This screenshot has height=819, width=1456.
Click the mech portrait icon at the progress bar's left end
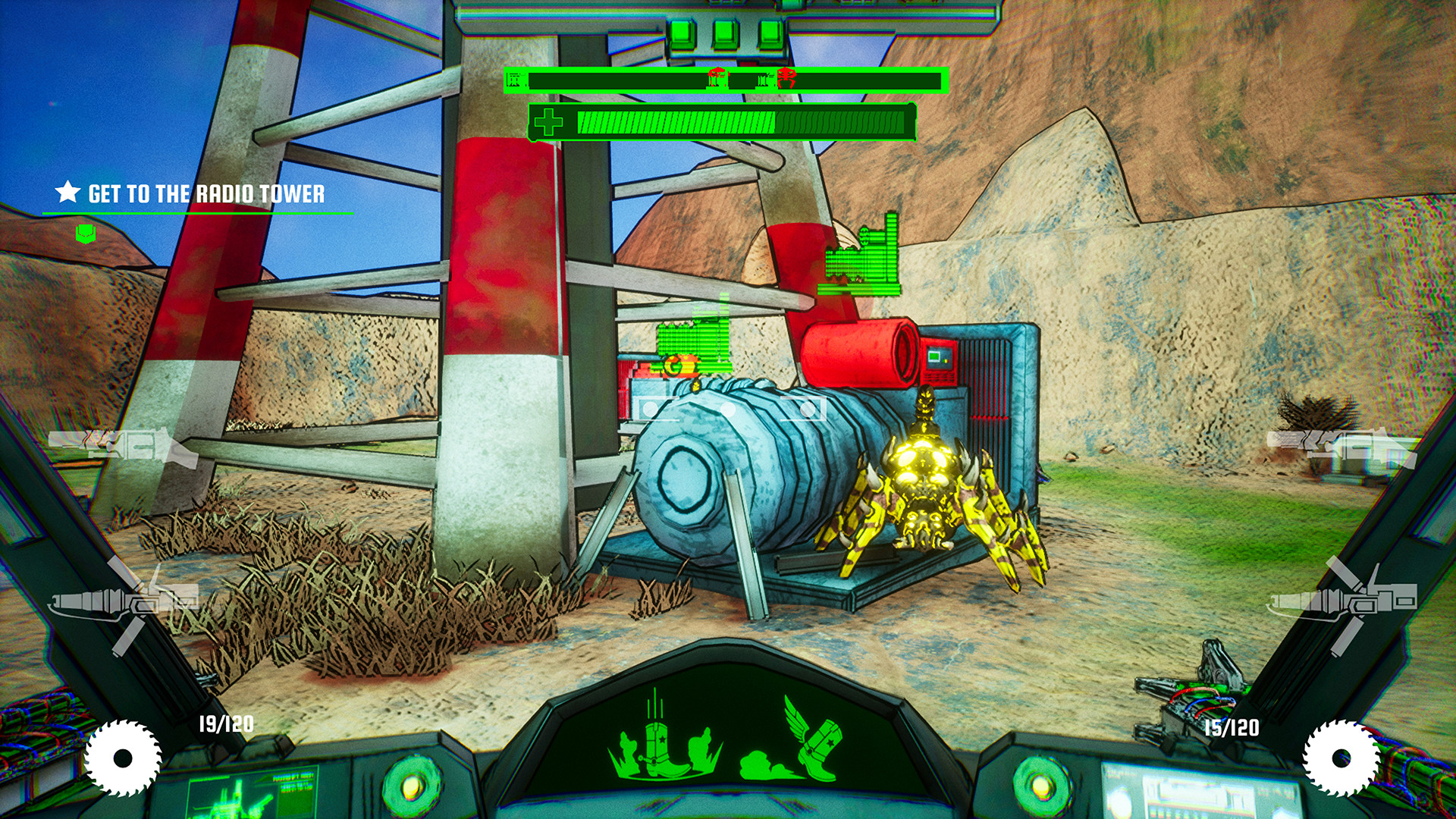tap(516, 79)
